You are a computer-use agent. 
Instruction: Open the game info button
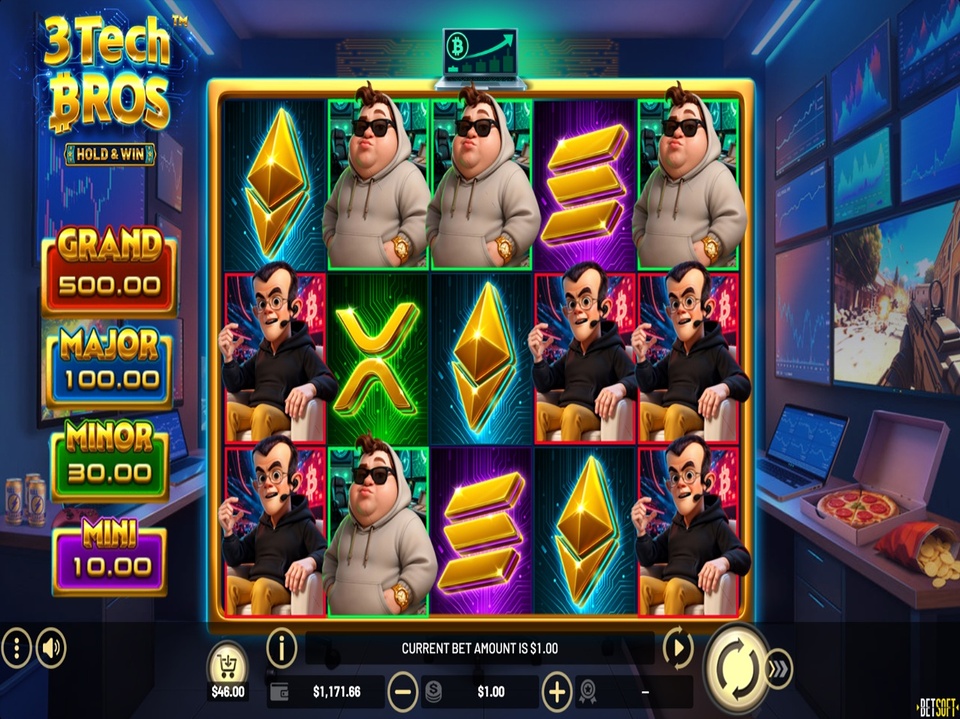(x=282, y=649)
